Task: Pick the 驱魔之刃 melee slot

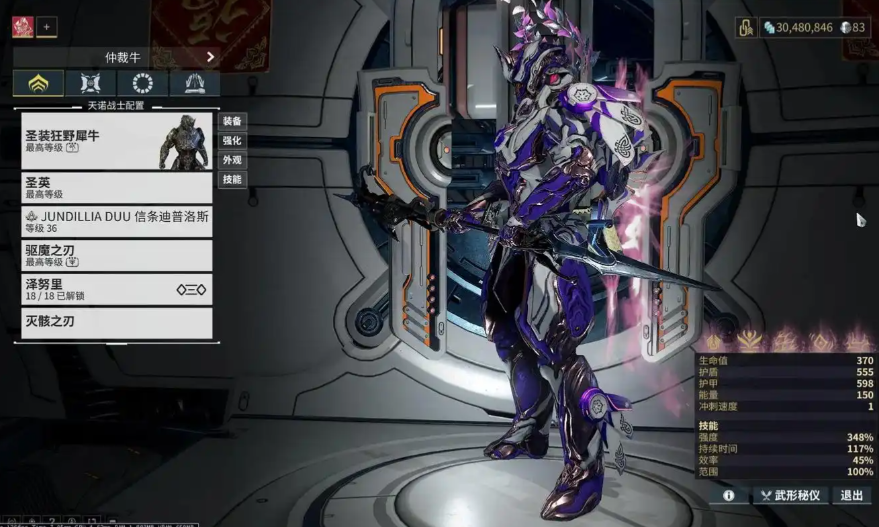Action: coord(116,256)
